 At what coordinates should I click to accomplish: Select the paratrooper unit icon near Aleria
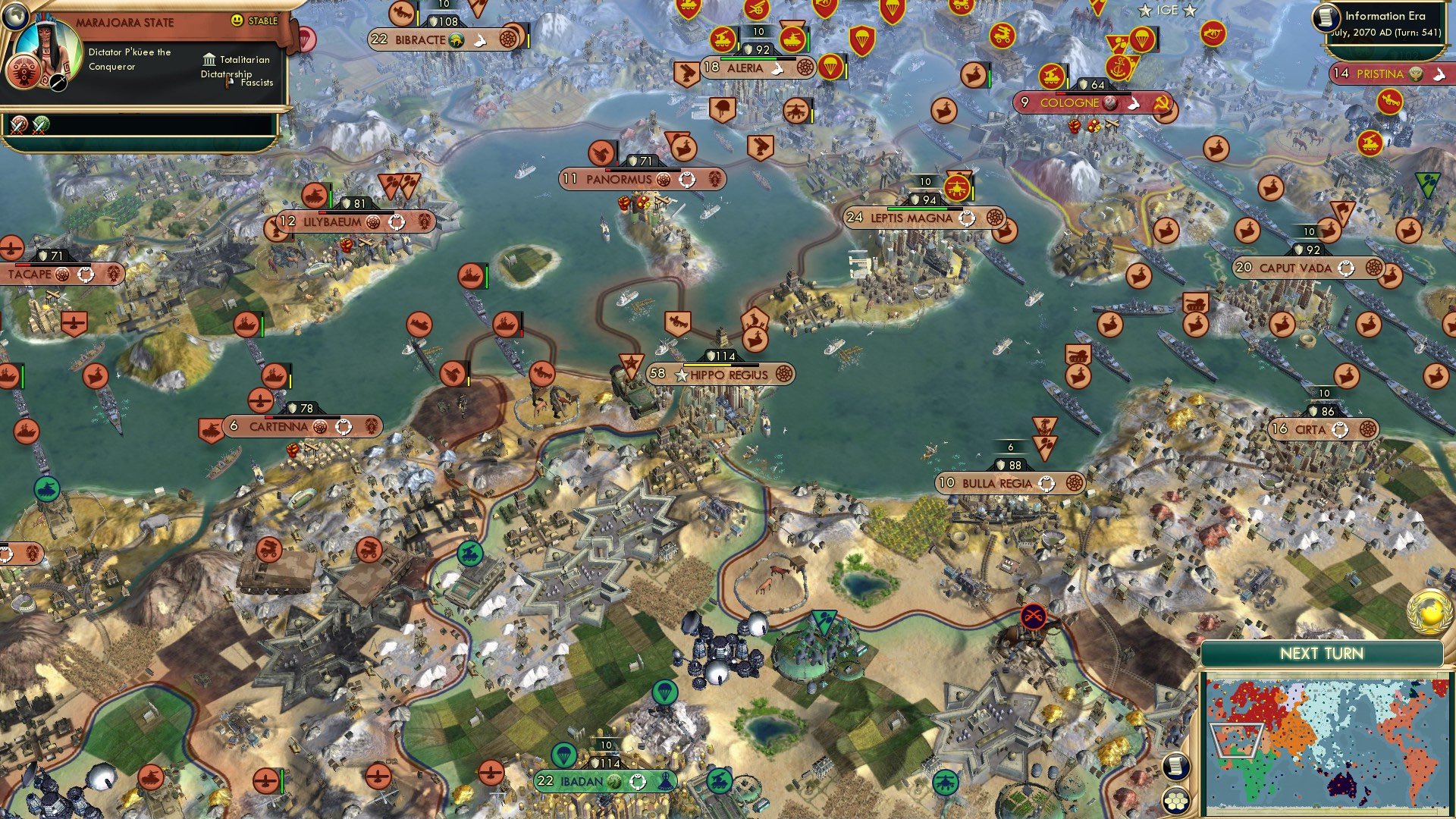pos(831,67)
